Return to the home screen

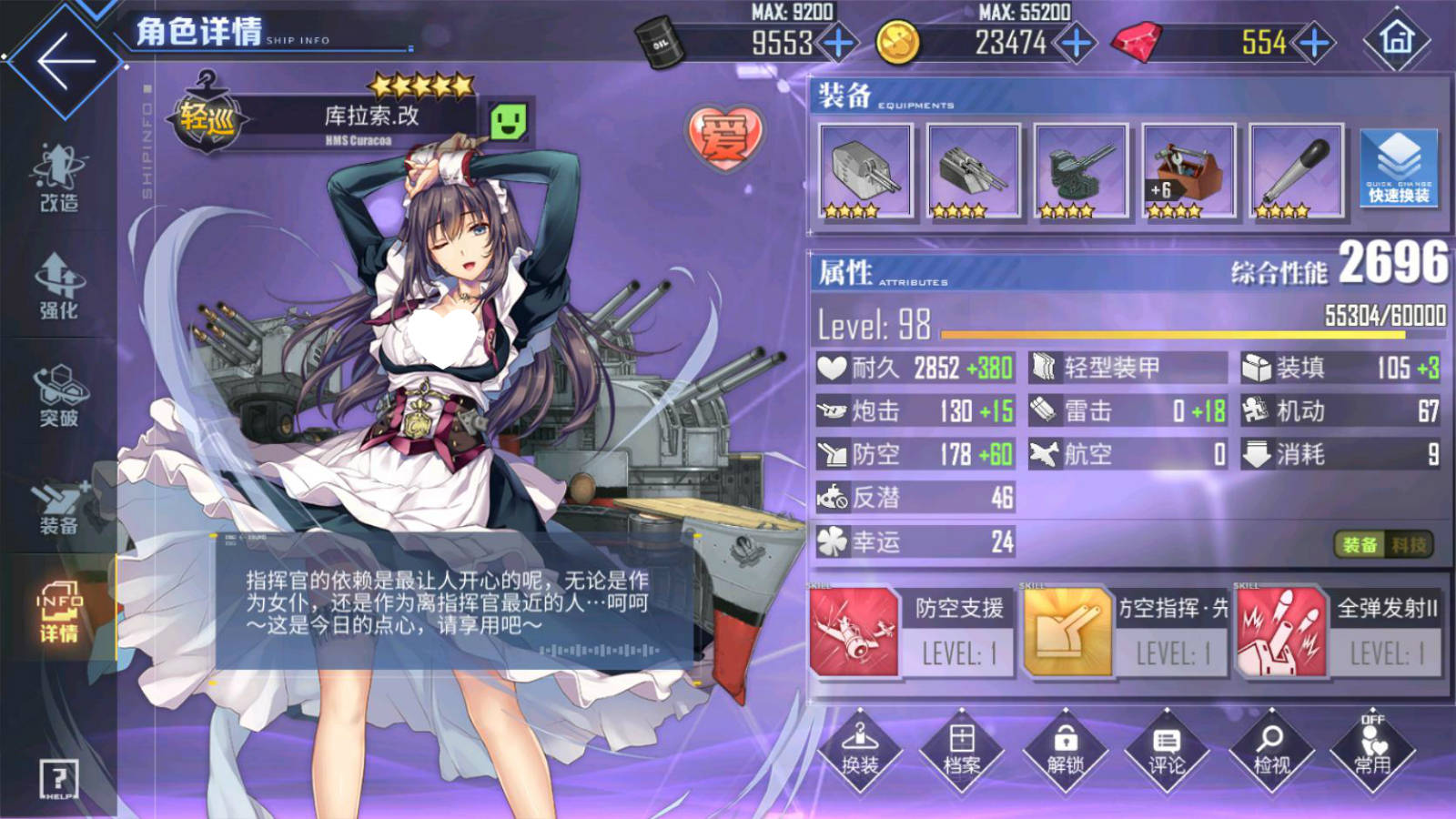[1396, 39]
